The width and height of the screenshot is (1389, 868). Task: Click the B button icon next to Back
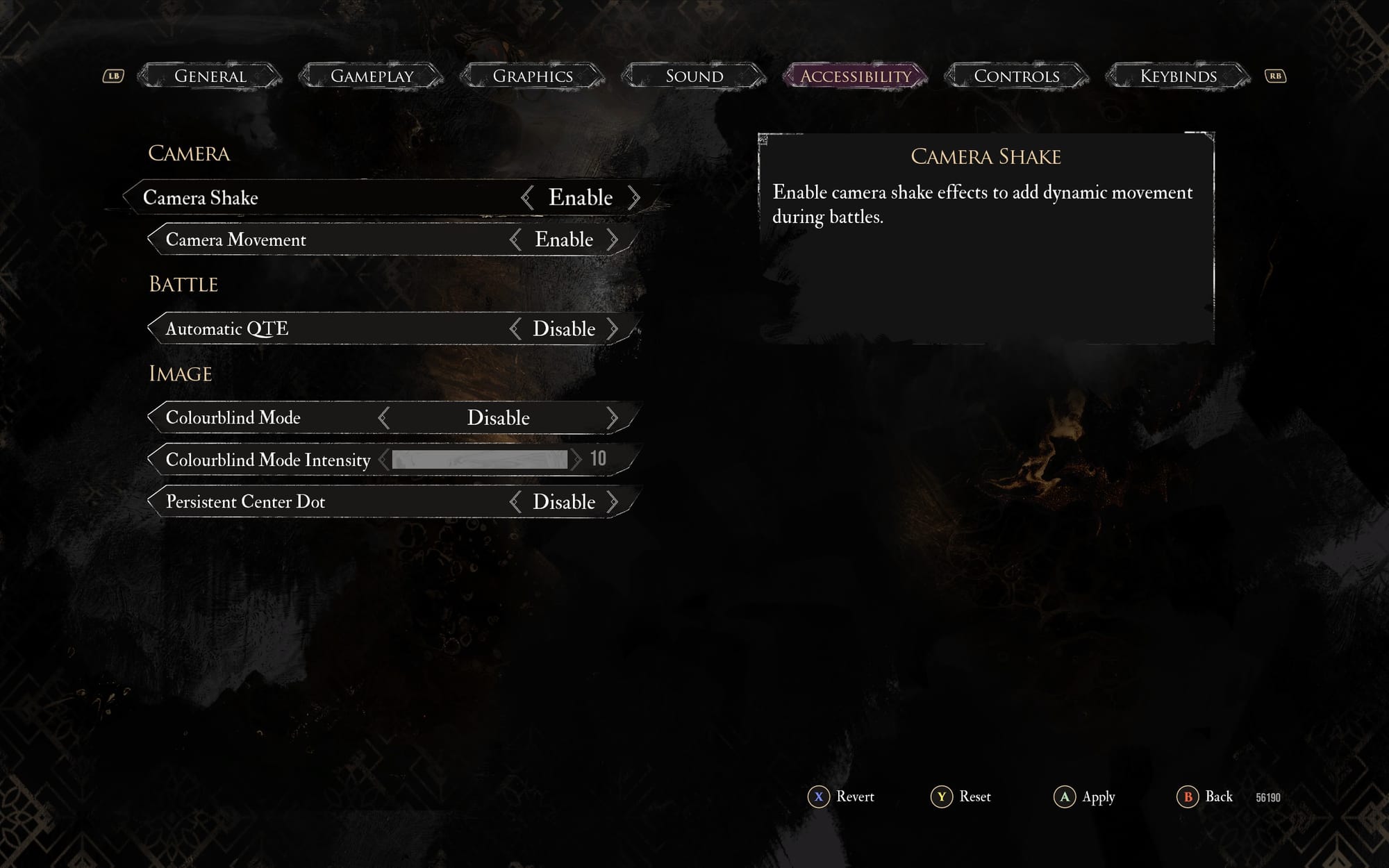[1188, 797]
